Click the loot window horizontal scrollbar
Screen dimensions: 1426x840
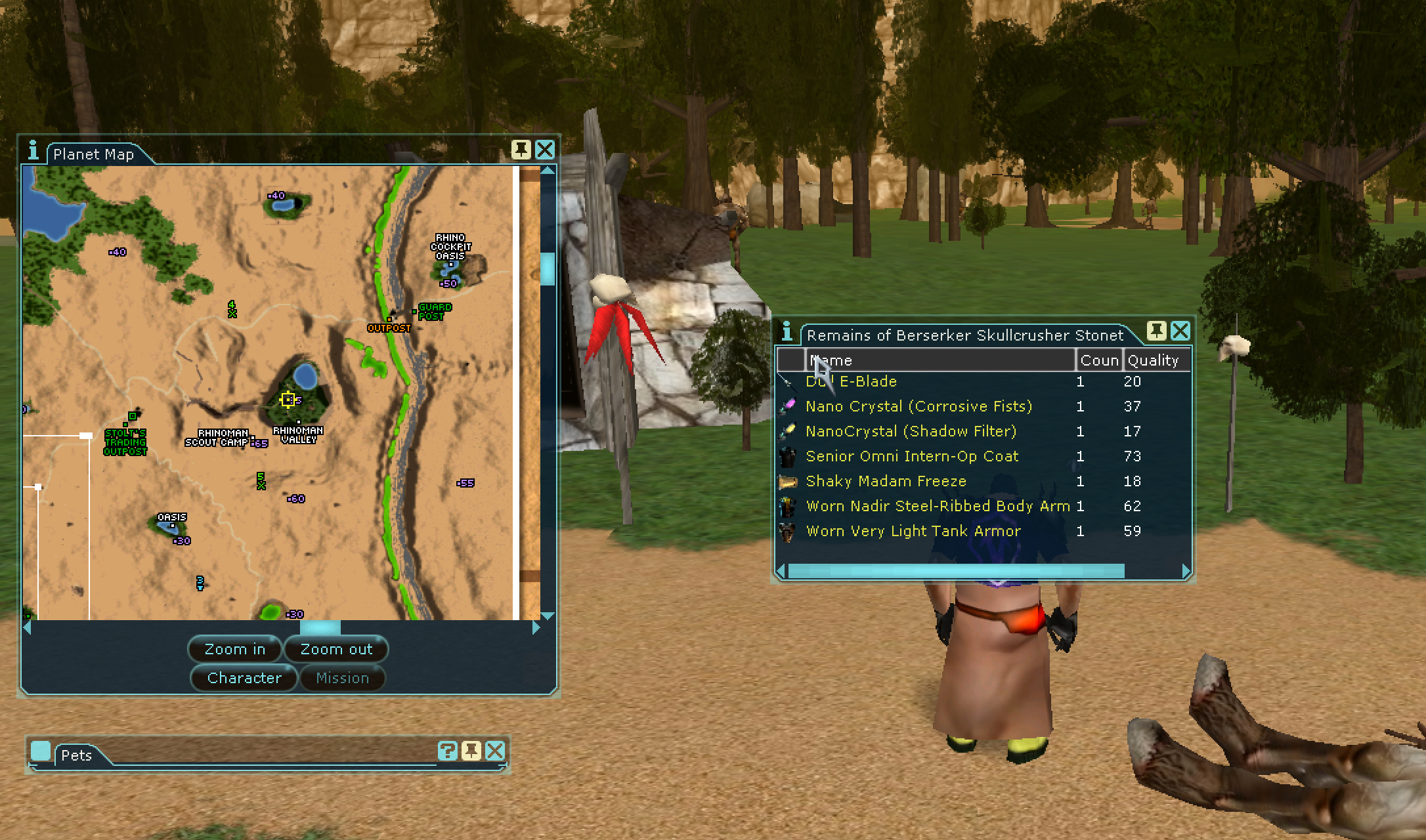956,572
